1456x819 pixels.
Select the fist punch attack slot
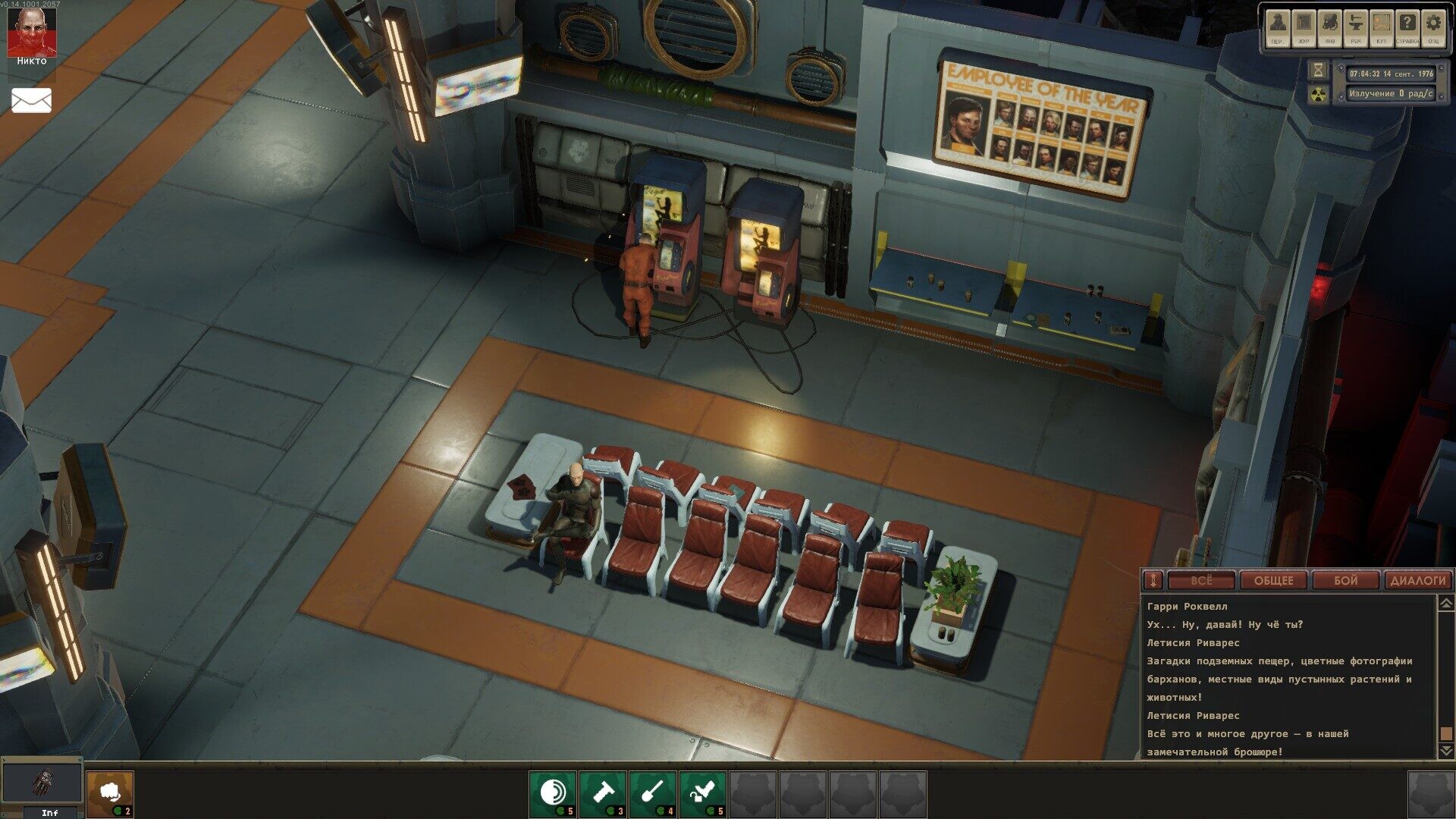110,793
